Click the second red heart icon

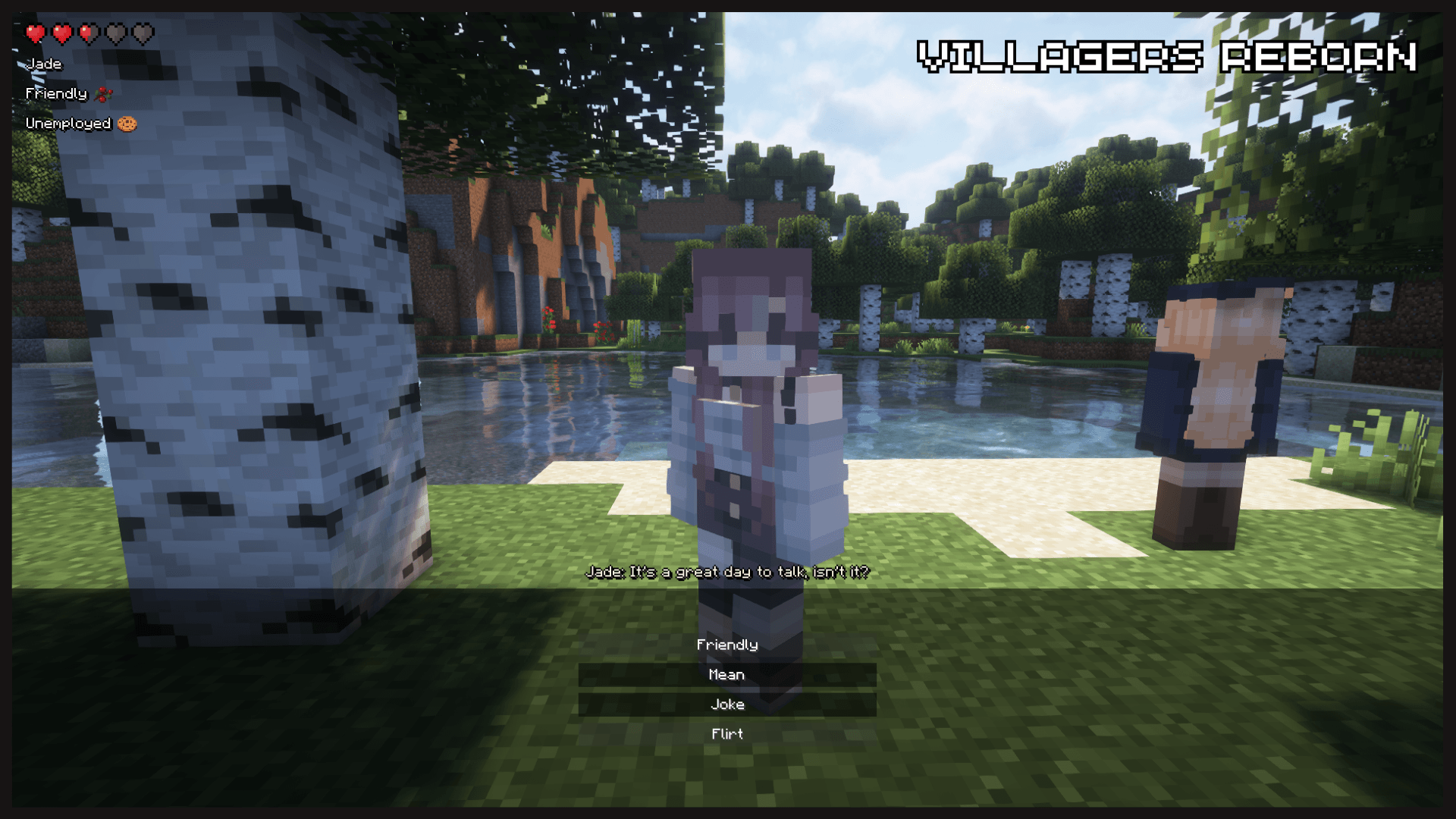coord(61,33)
